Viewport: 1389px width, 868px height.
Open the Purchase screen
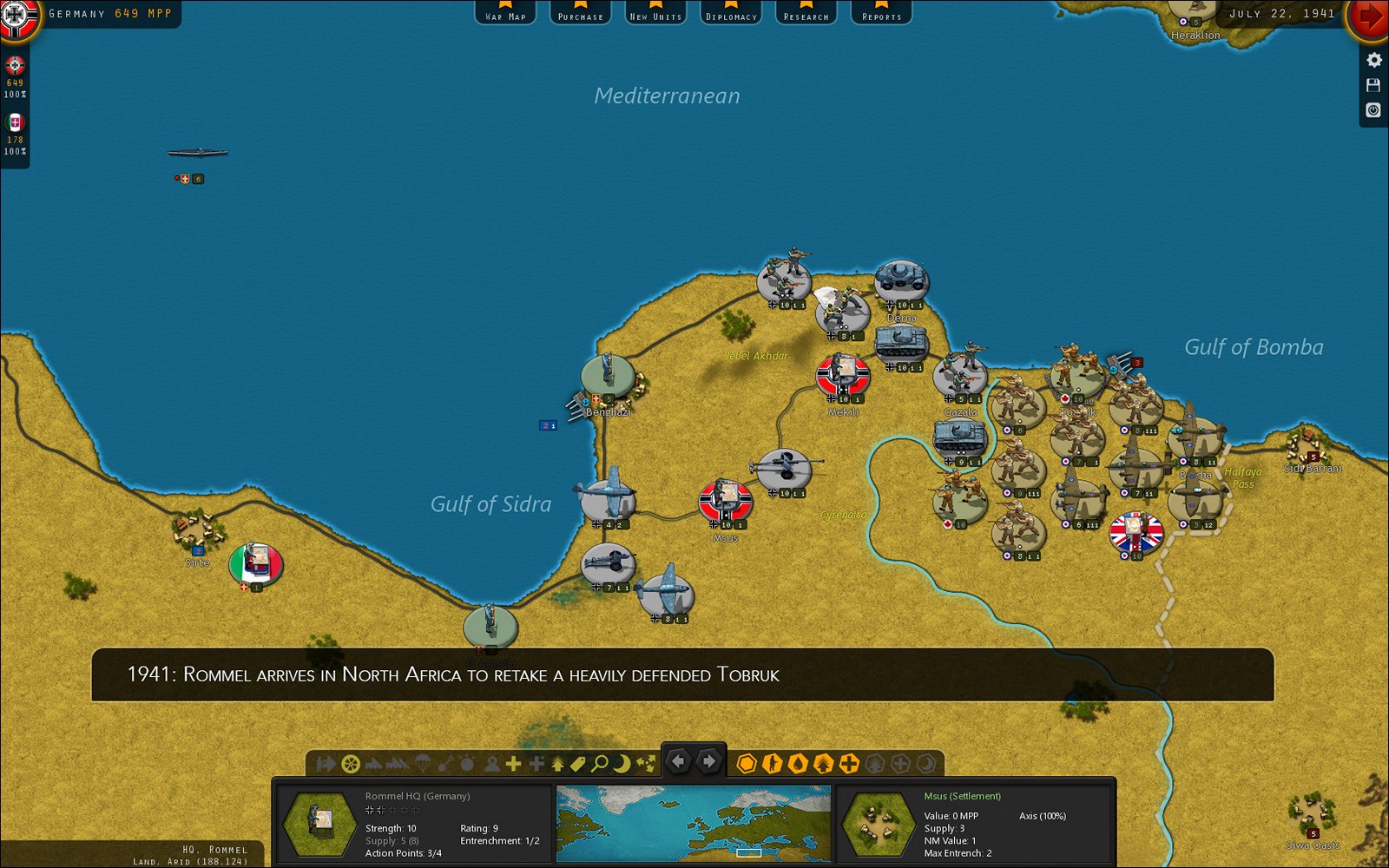click(x=580, y=13)
